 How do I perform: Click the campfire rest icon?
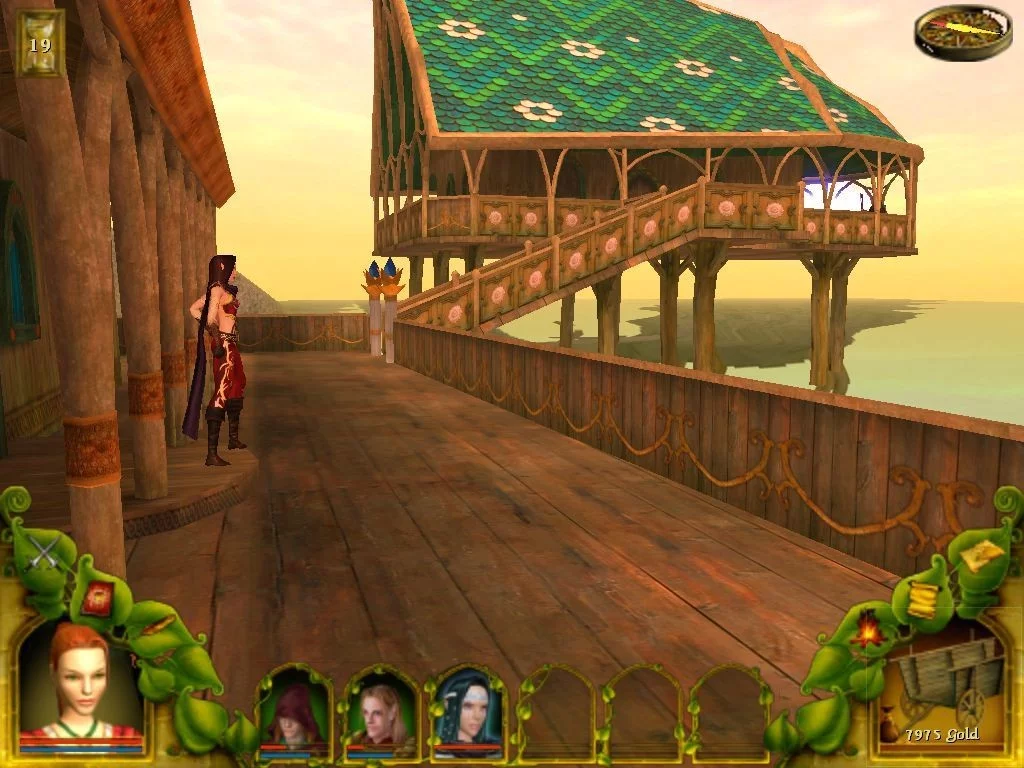click(x=866, y=631)
